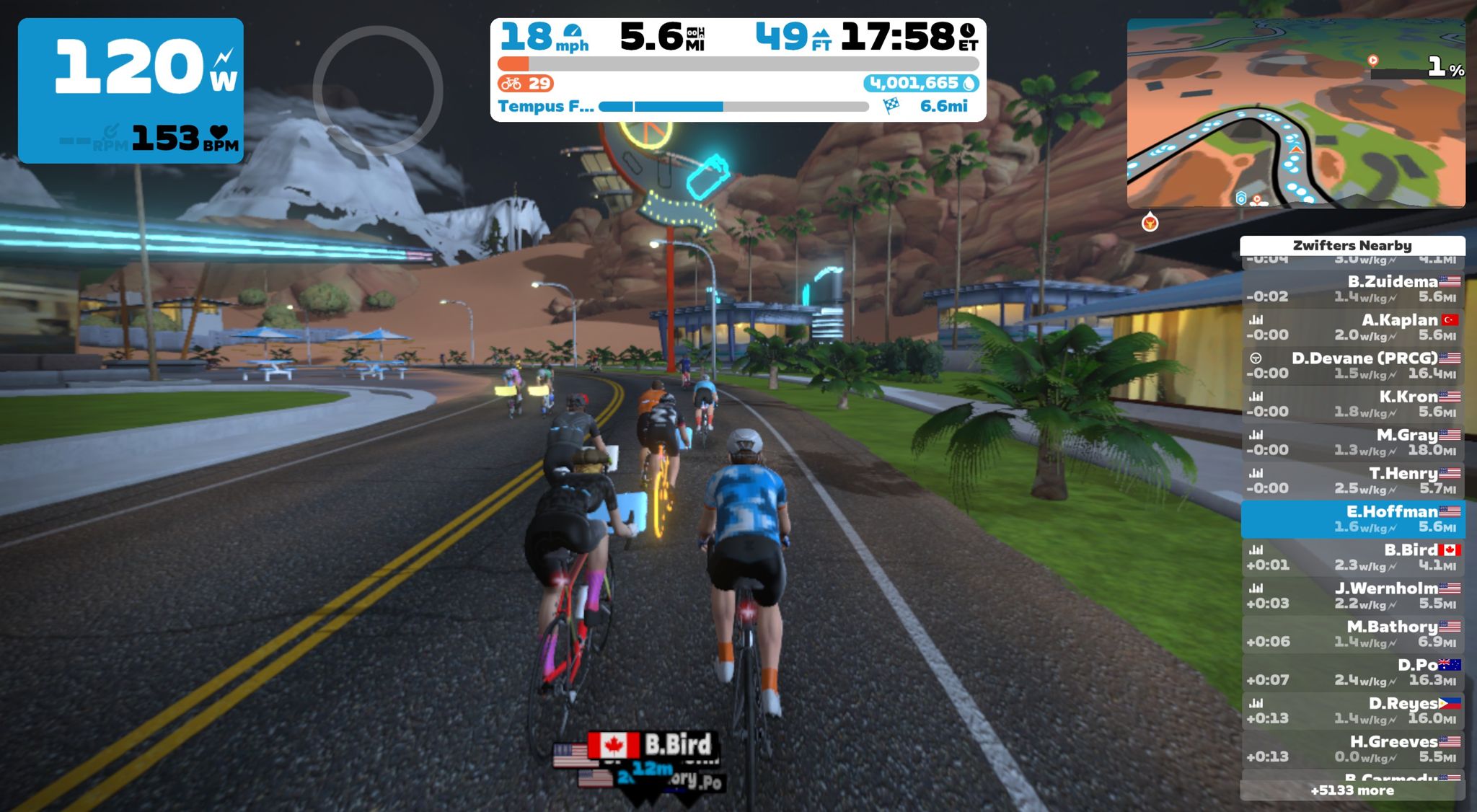This screenshot has height=812, width=1477.
Task: Choose A.Kaplan from the nearby riders
Action: 1352,327
